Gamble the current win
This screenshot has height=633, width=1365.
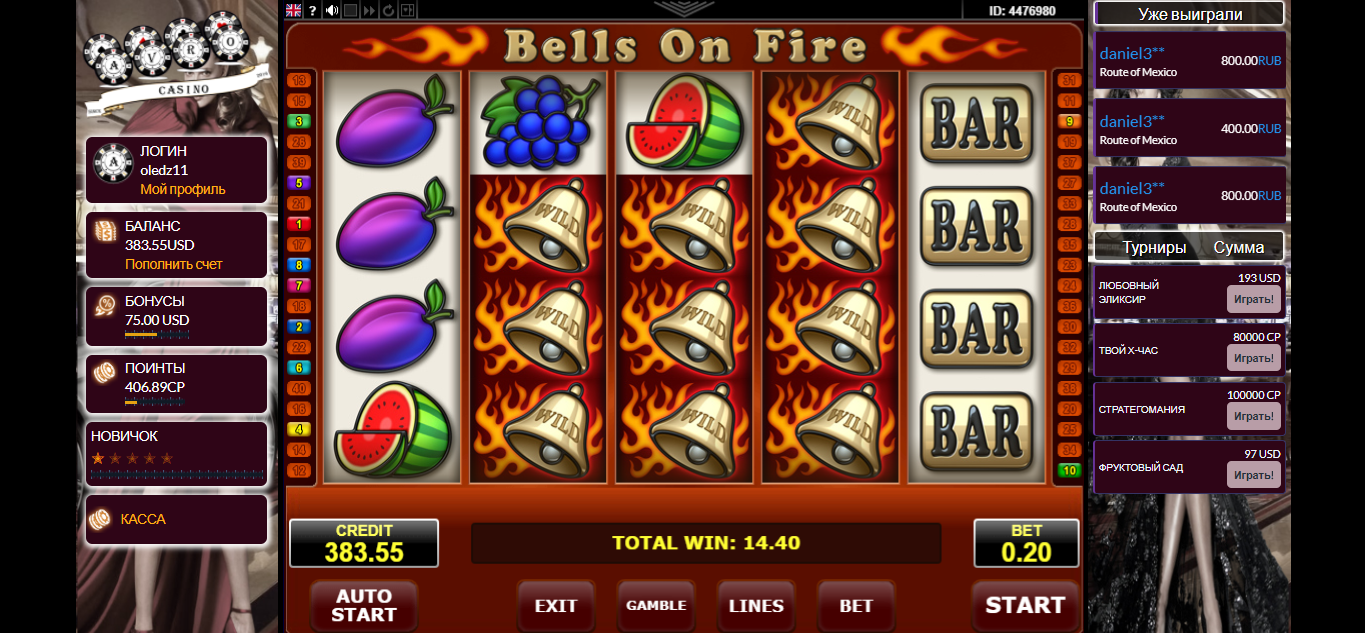[x=656, y=605]
